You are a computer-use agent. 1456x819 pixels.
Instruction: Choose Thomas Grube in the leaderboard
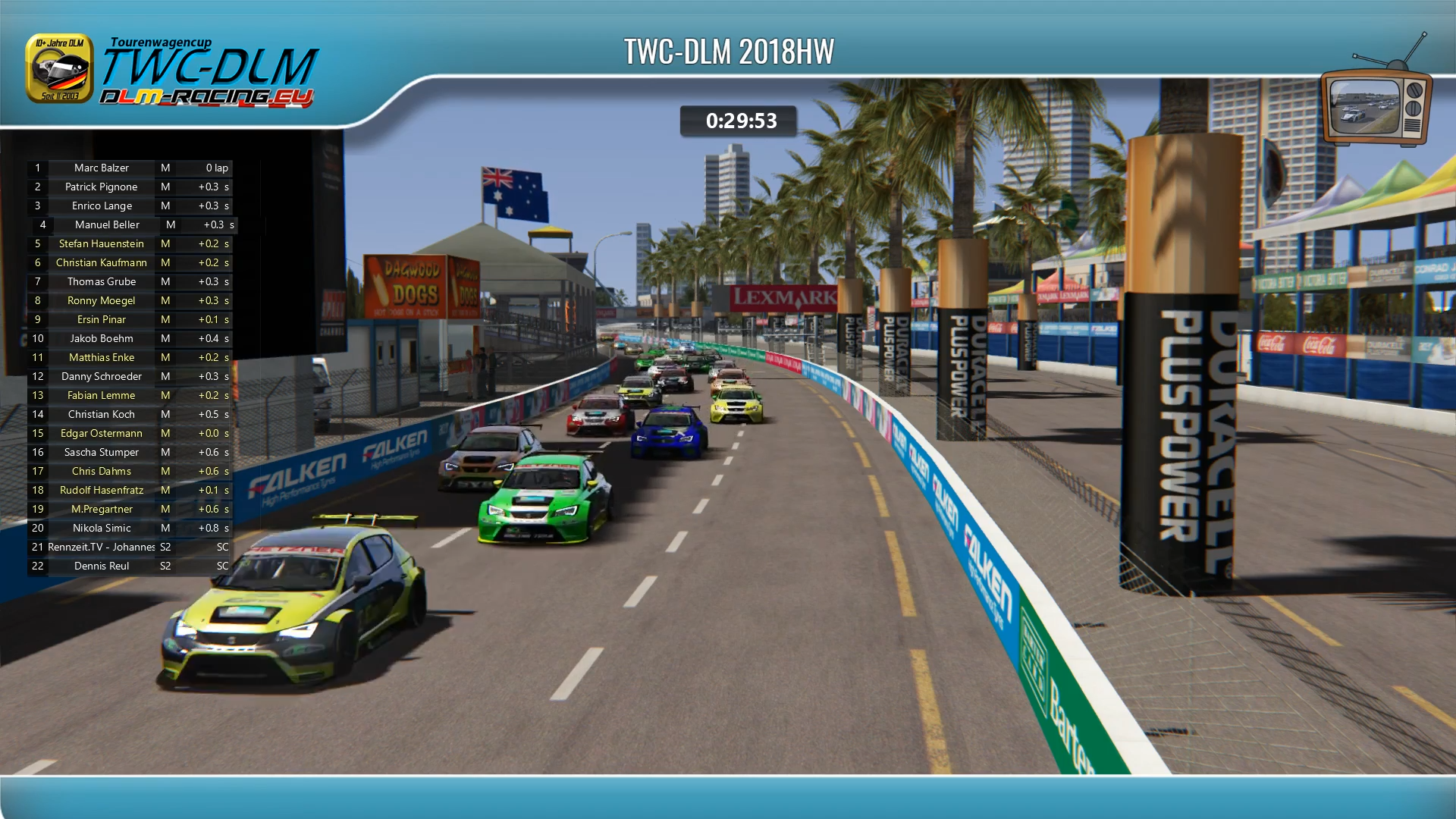(x=102, y=281)
